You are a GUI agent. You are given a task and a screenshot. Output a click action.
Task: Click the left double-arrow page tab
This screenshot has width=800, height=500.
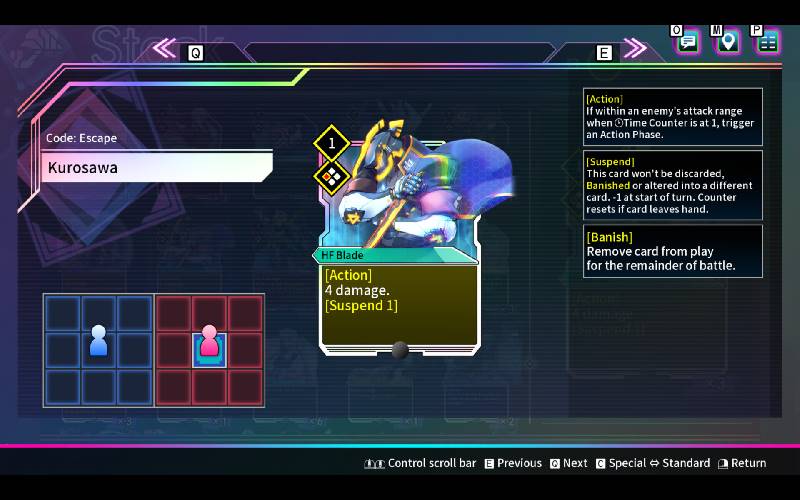coord(166,48)
